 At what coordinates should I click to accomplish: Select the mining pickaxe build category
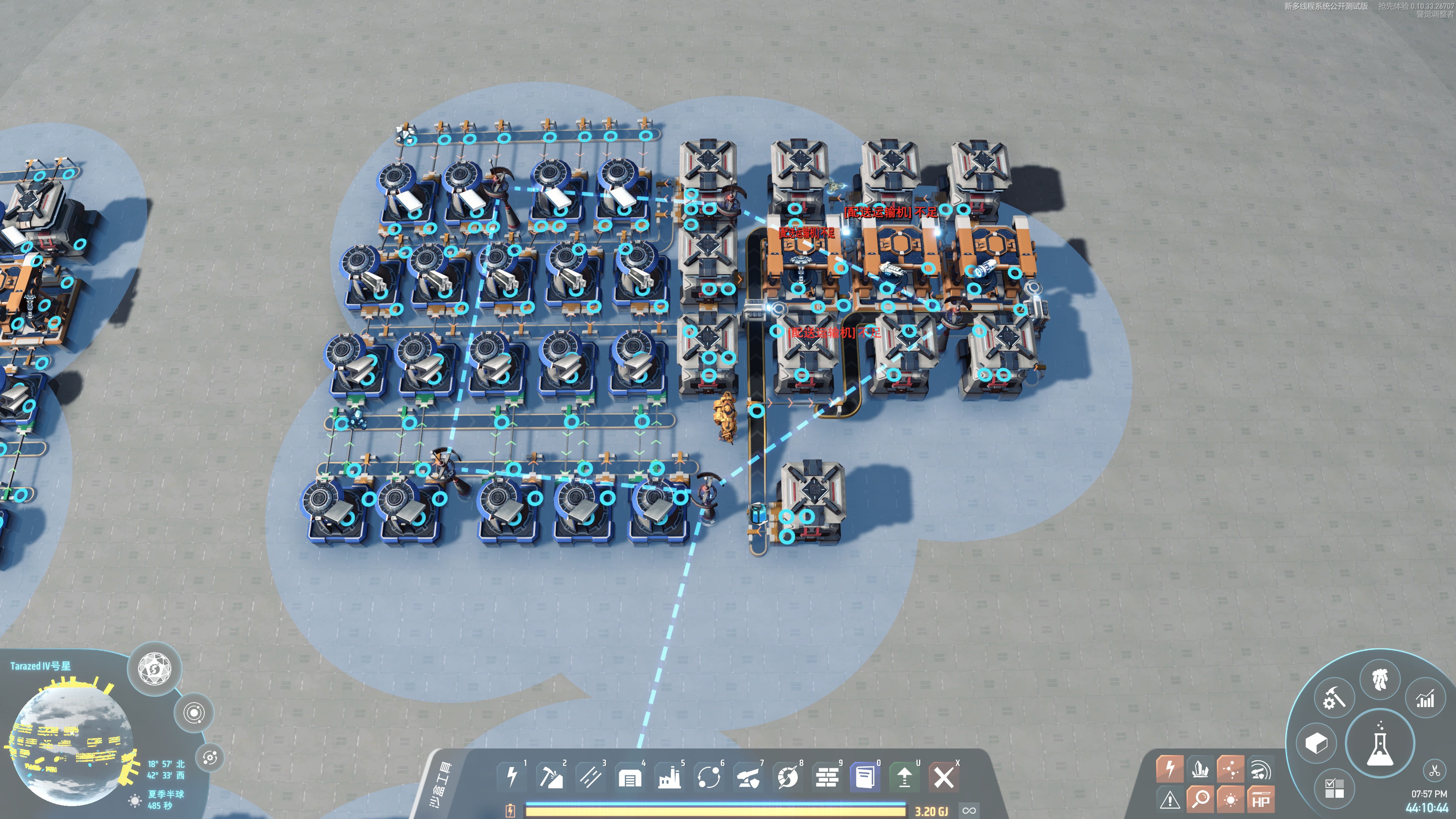click(x=551, y=777)
